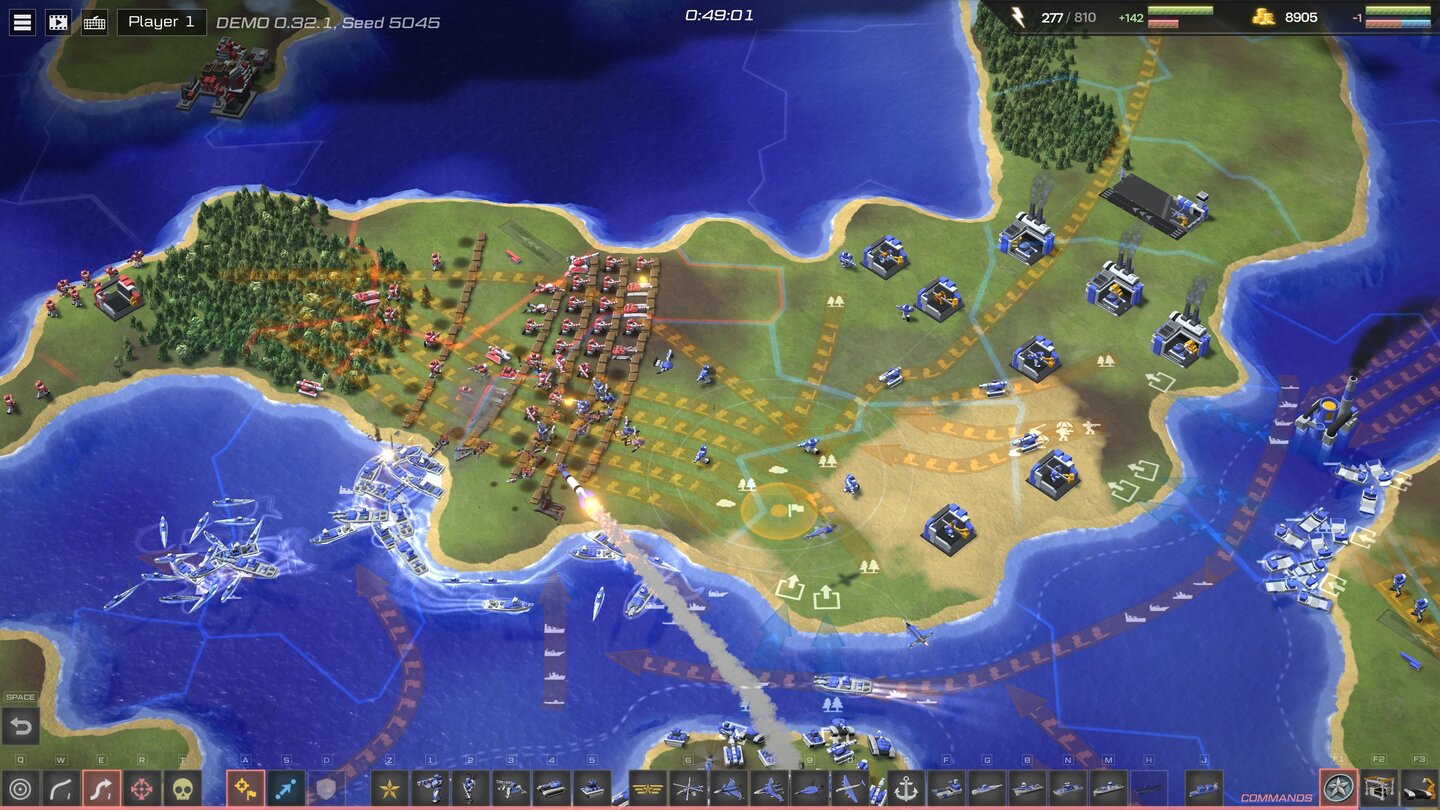Screen dimensions: 1440x810
Task: Click the anchor naval category icon (C)
Action: 906,789
